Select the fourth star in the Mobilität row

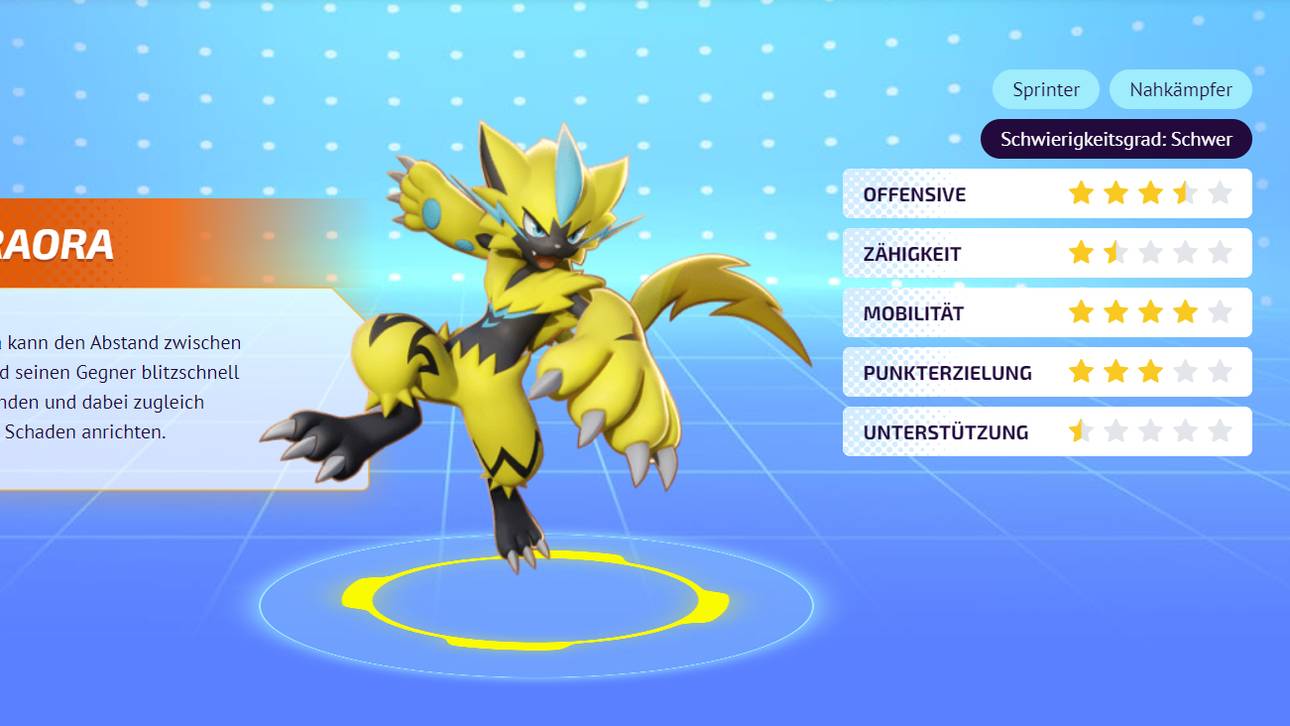pyautogui.click(x=1186, y=312)
